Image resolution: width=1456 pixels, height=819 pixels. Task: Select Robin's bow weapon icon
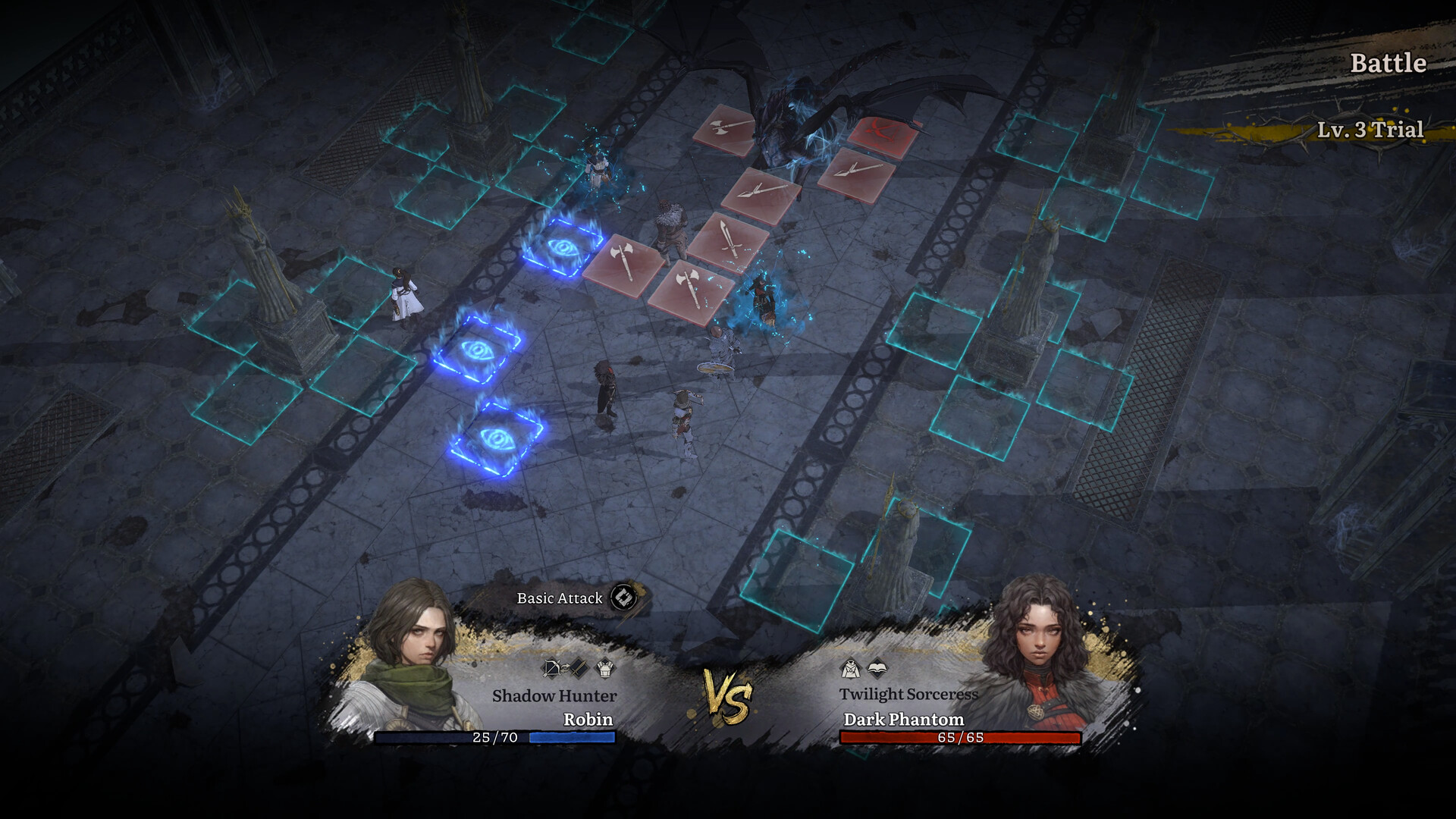tap(551, 667)
